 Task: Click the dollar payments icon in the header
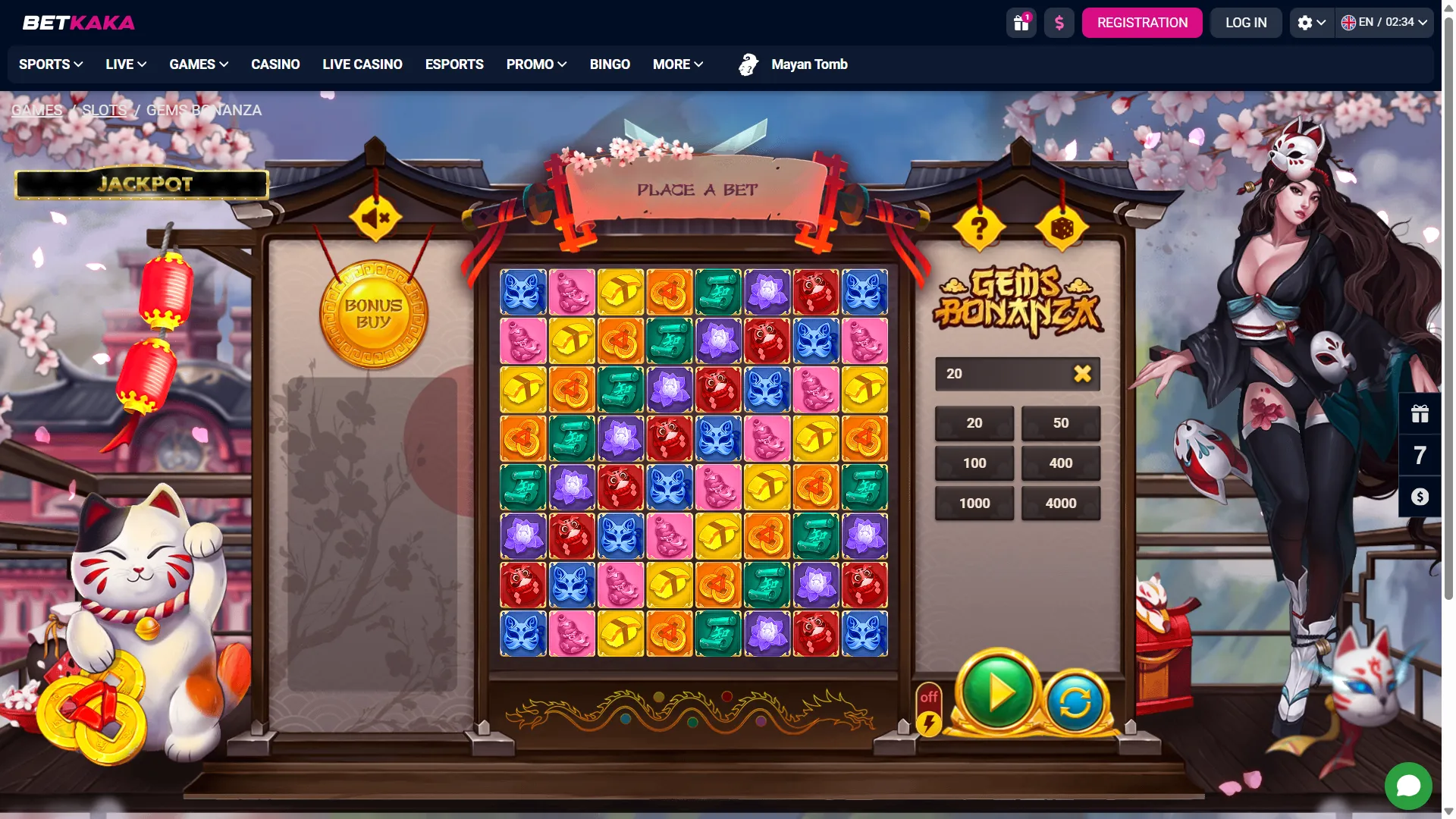tap(1059, 23)
